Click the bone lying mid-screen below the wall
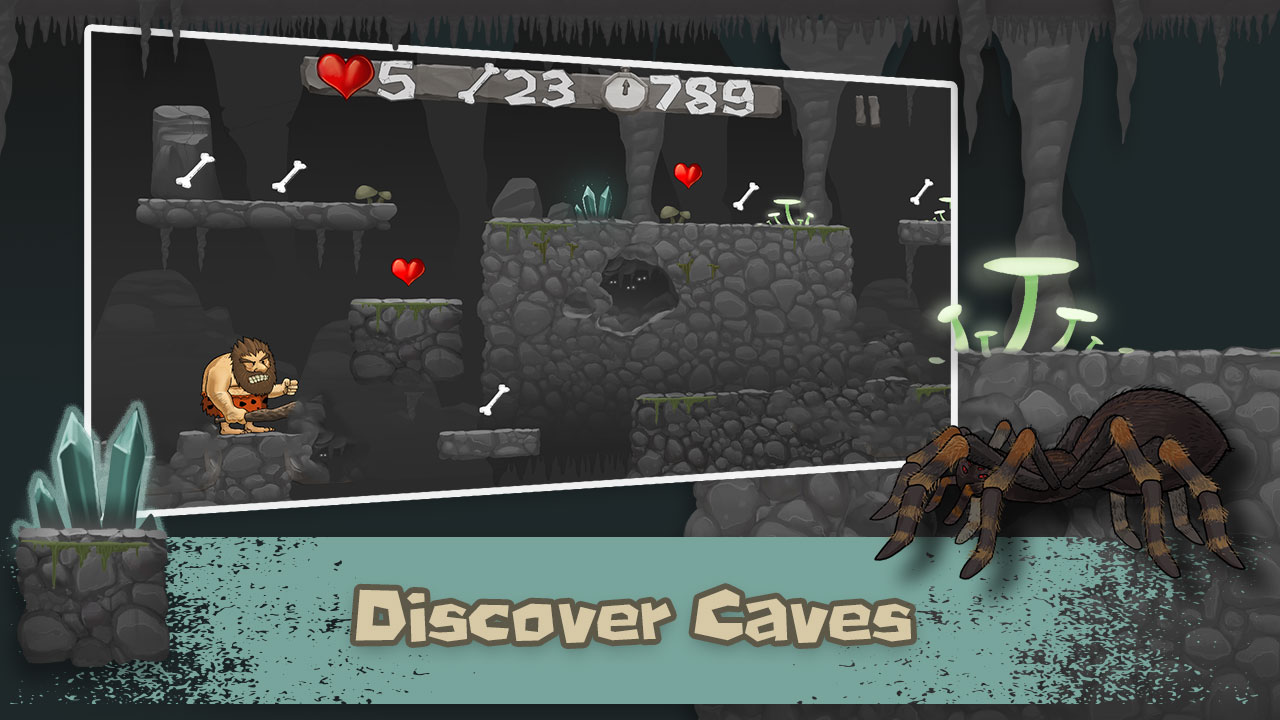The width and height of the screenshot is (1280, 720). point(497,399)
